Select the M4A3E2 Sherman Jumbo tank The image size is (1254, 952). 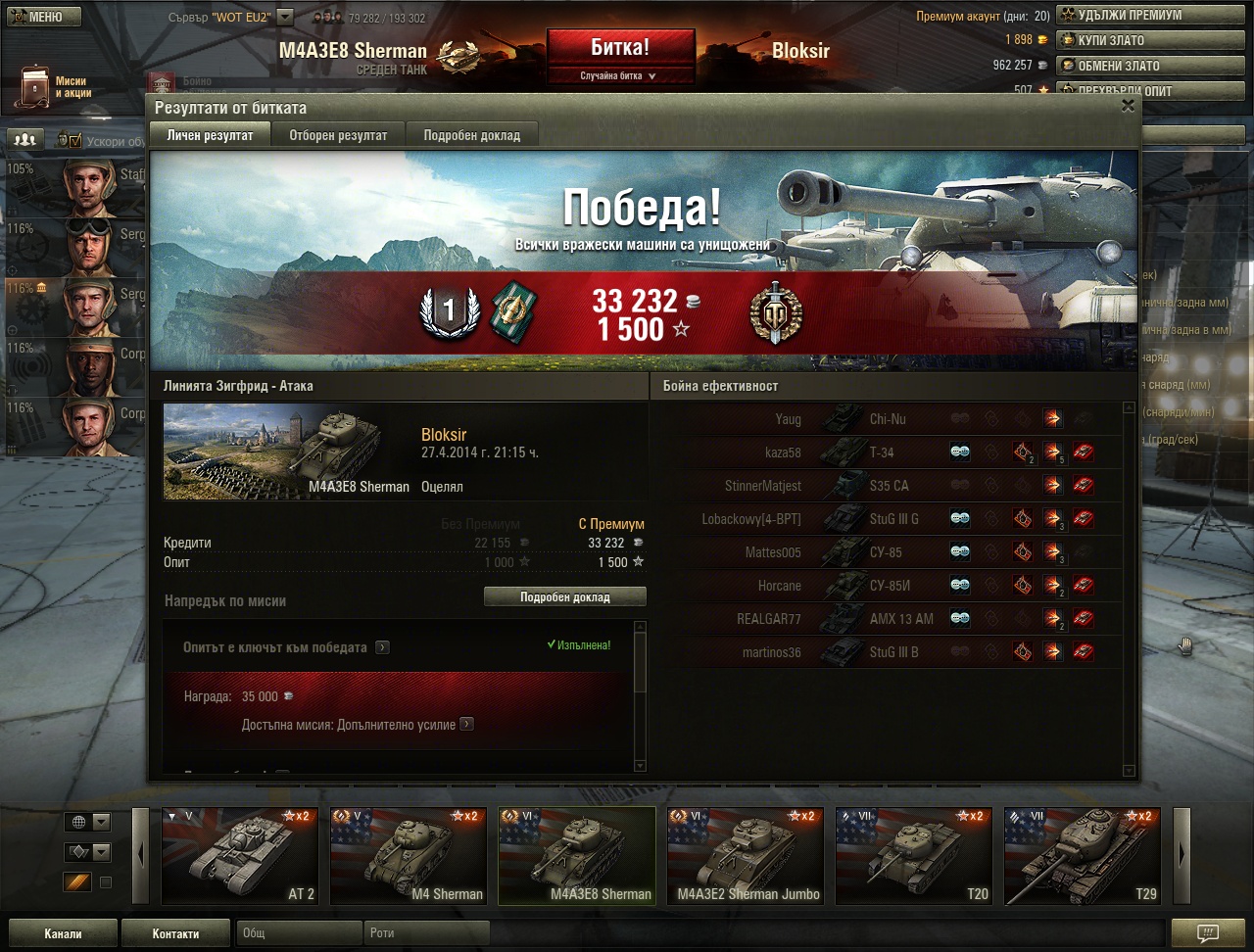coord(746,855)
